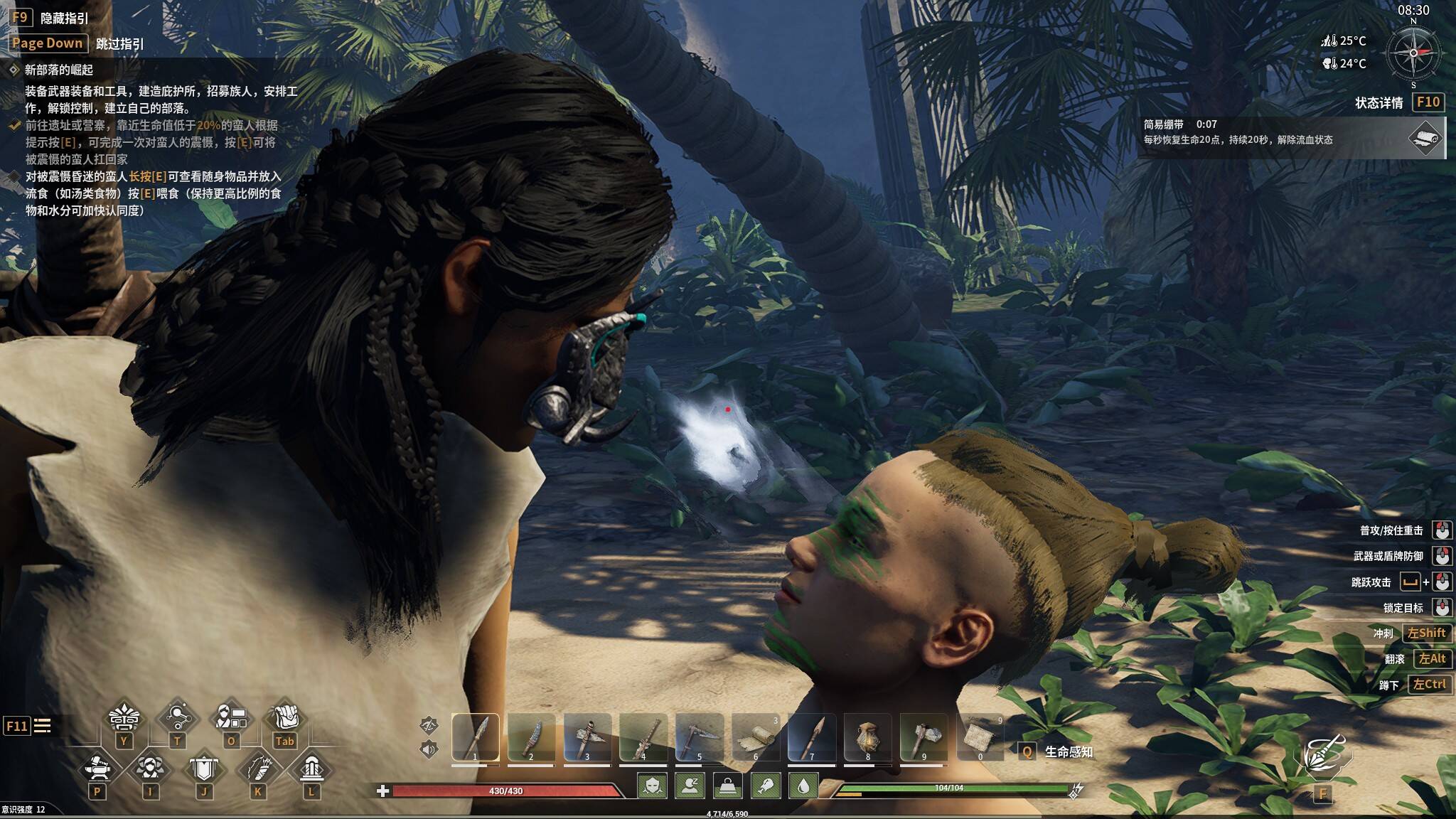This screenshot has height=819, width=1456.
Task: Select the spear in hotbar slot 1
Action: 475,738
